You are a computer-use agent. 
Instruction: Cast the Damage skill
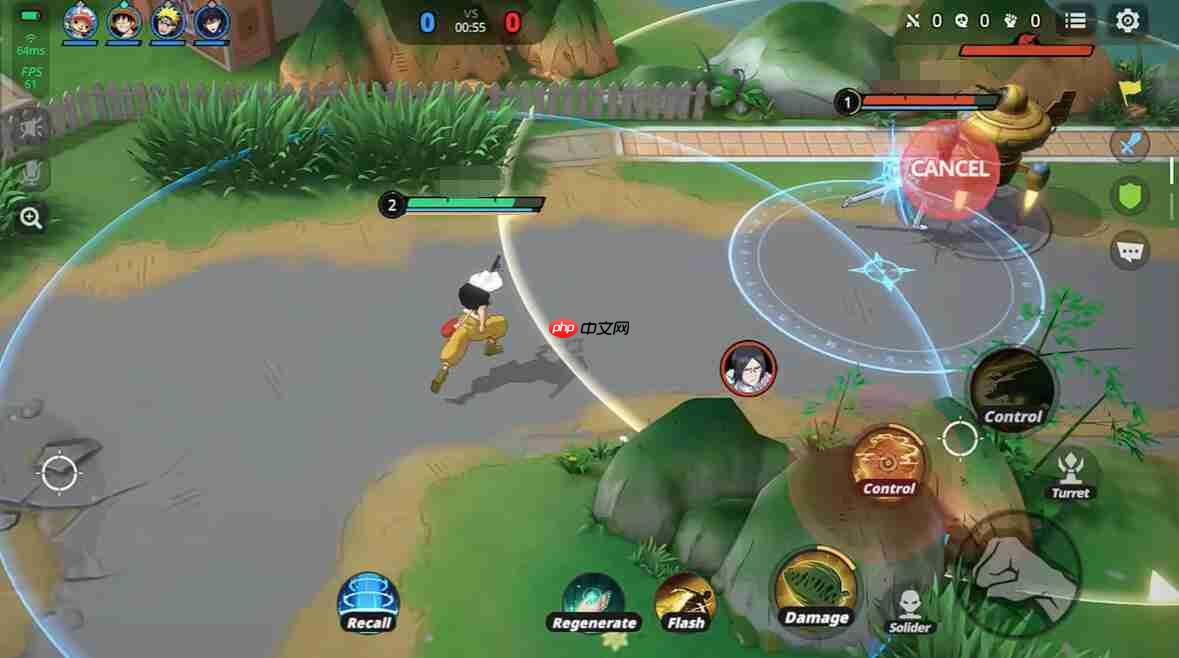[x=816, y=591]
